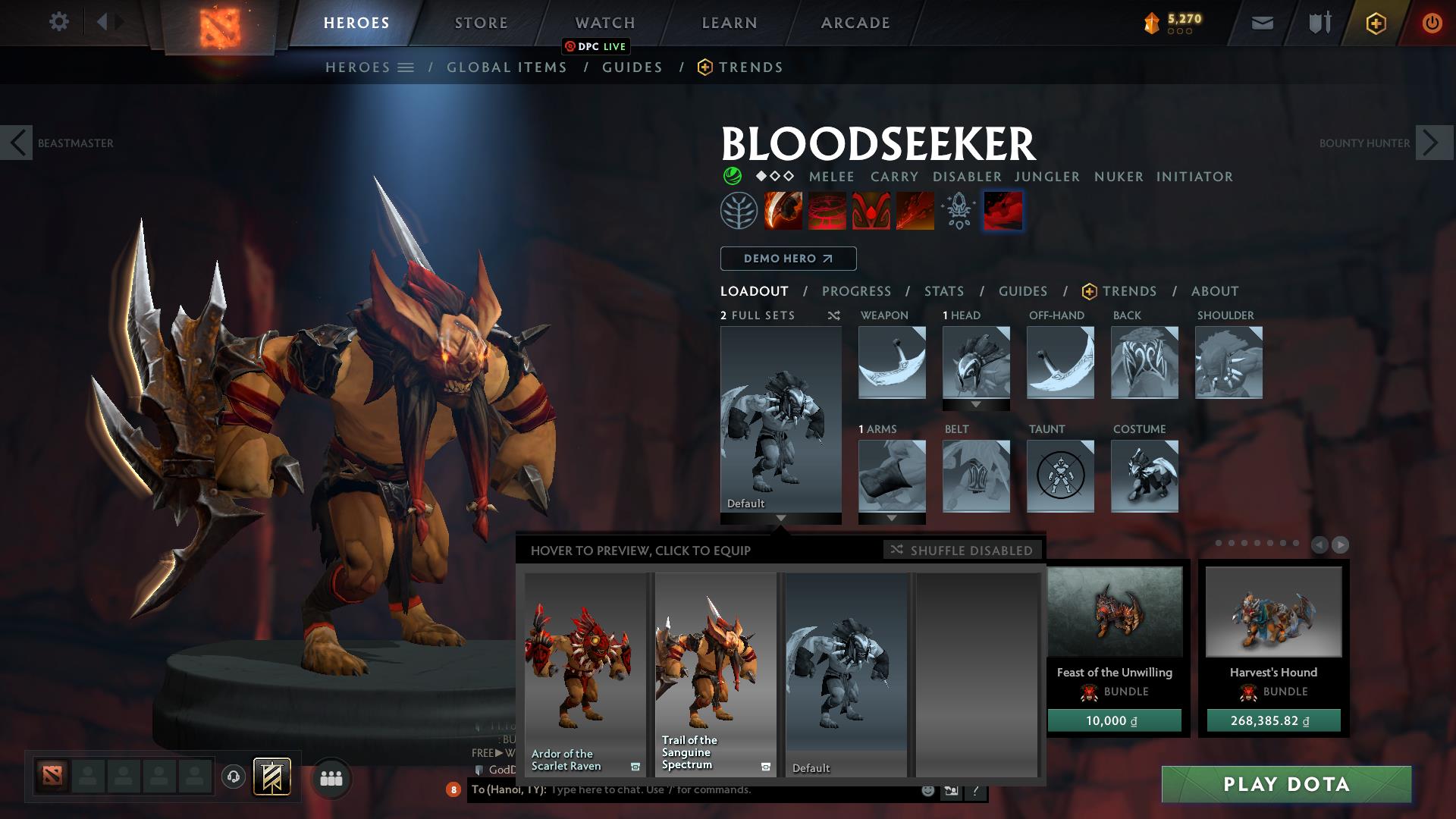This screenshot has height=819, width=1456.
Task: Click the Demo Hero button
Action: click(x=788, y=258)
